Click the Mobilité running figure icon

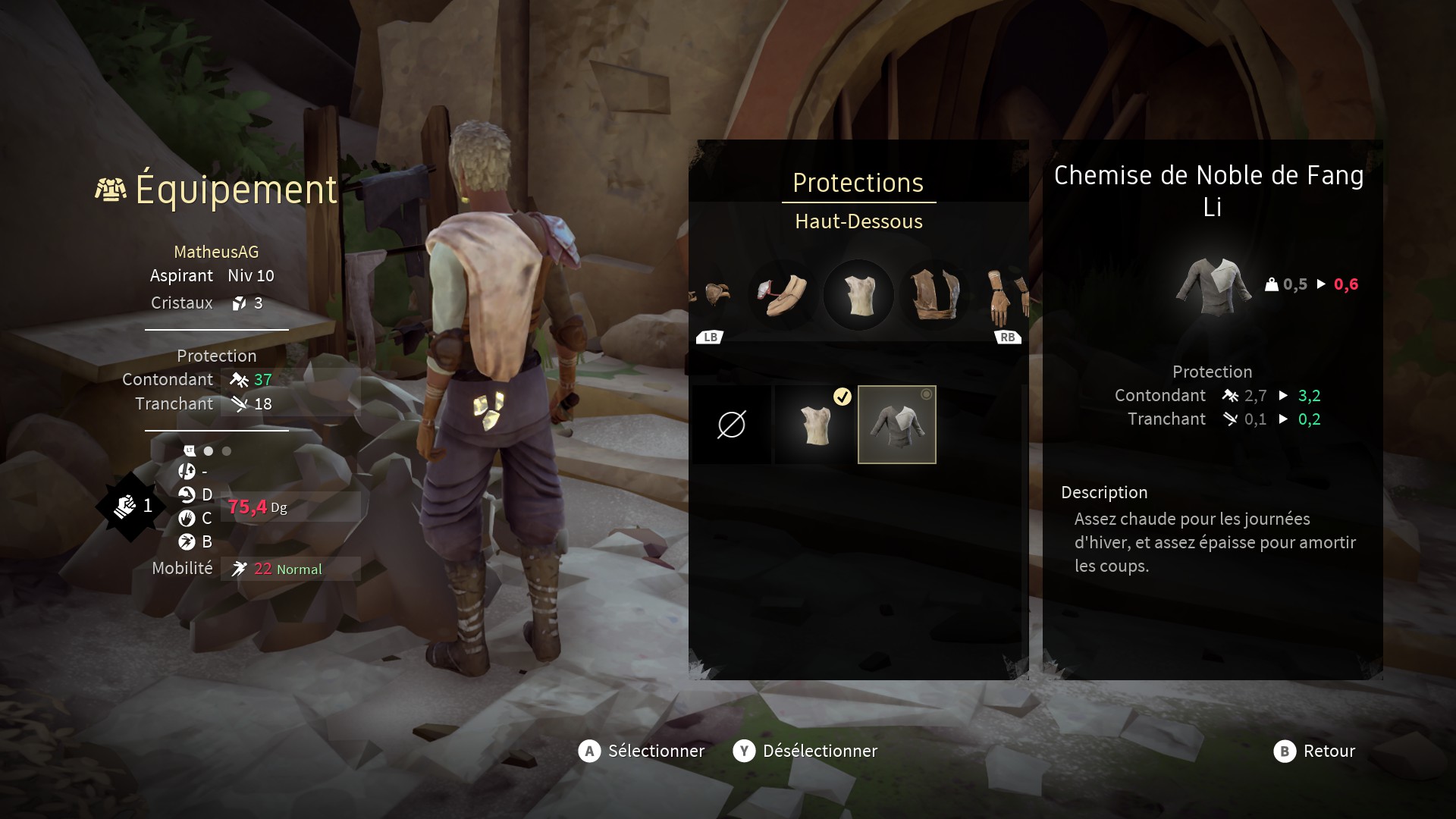[x=237, y=569]
